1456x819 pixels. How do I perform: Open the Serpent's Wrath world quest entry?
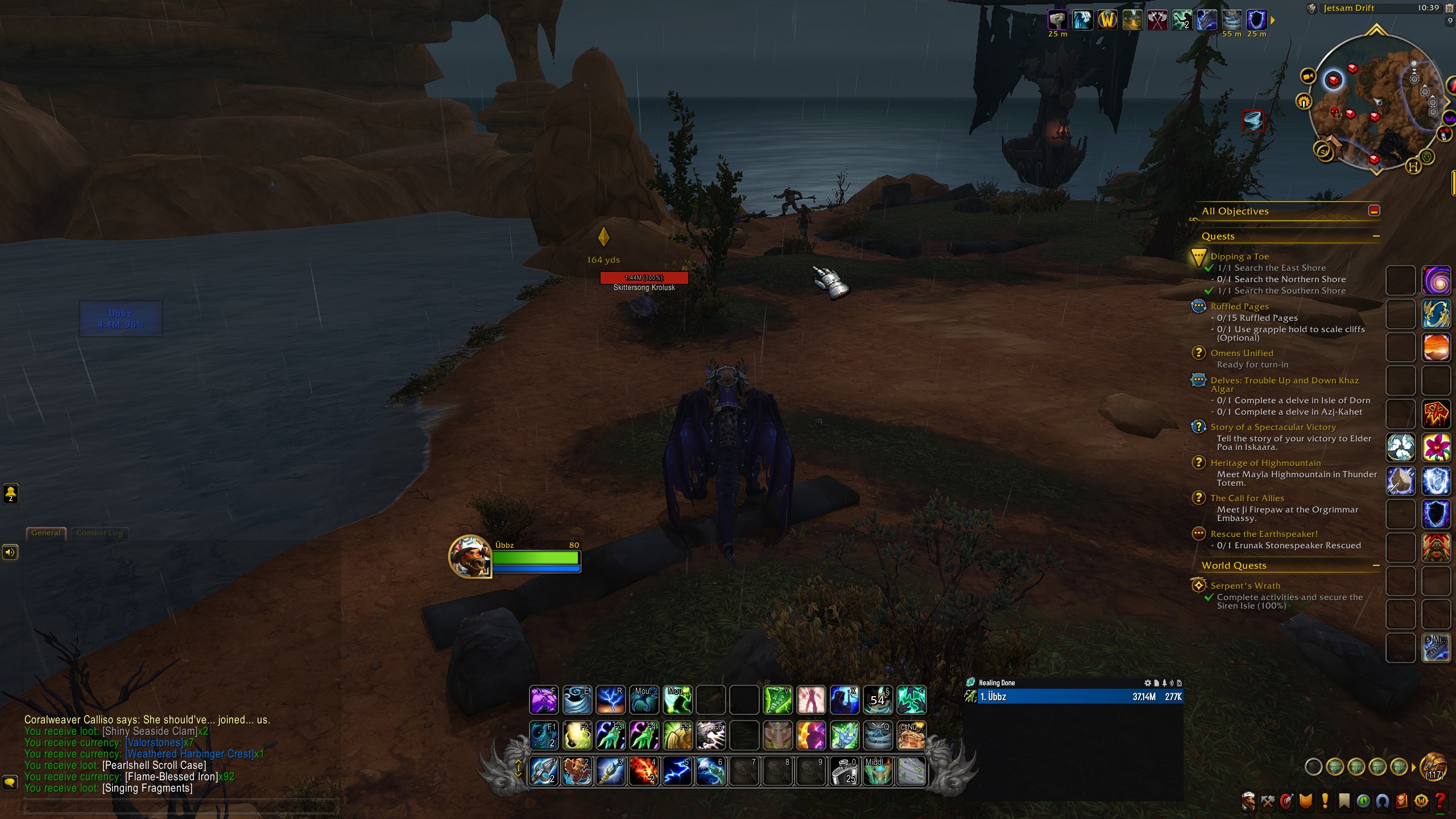1245,586
